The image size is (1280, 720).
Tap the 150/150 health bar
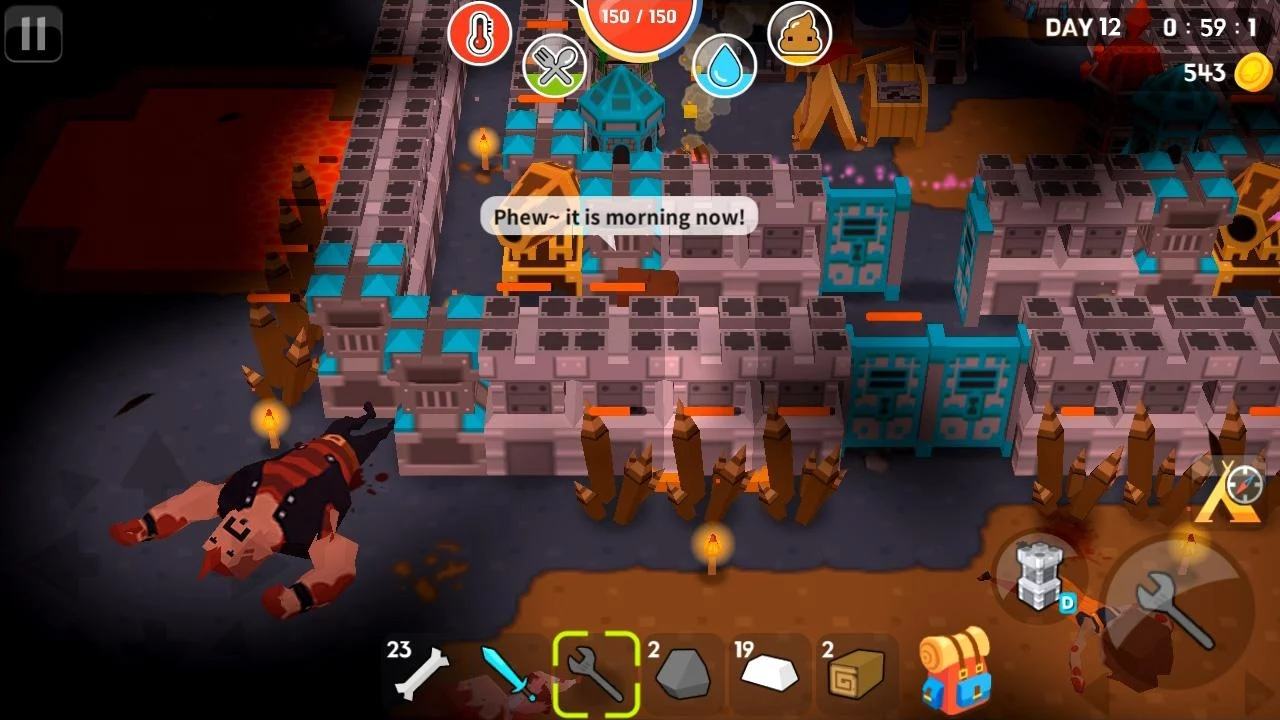tap(637, 16)
